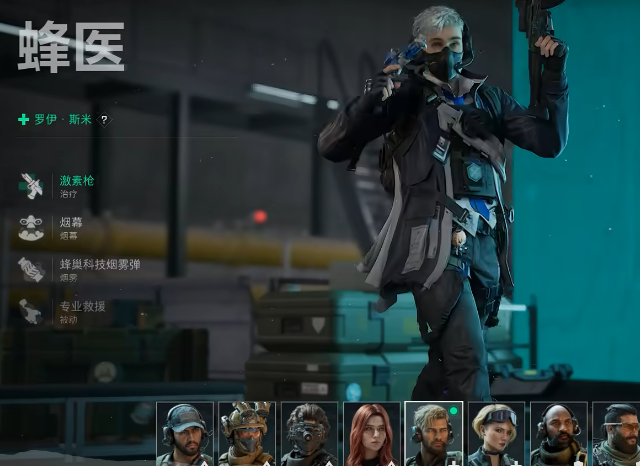Viewport: 640px width, 466px height.
Task: Choose the blonde operator with goggles on her head
Action: pyautogui.click(x=496, y=434)
